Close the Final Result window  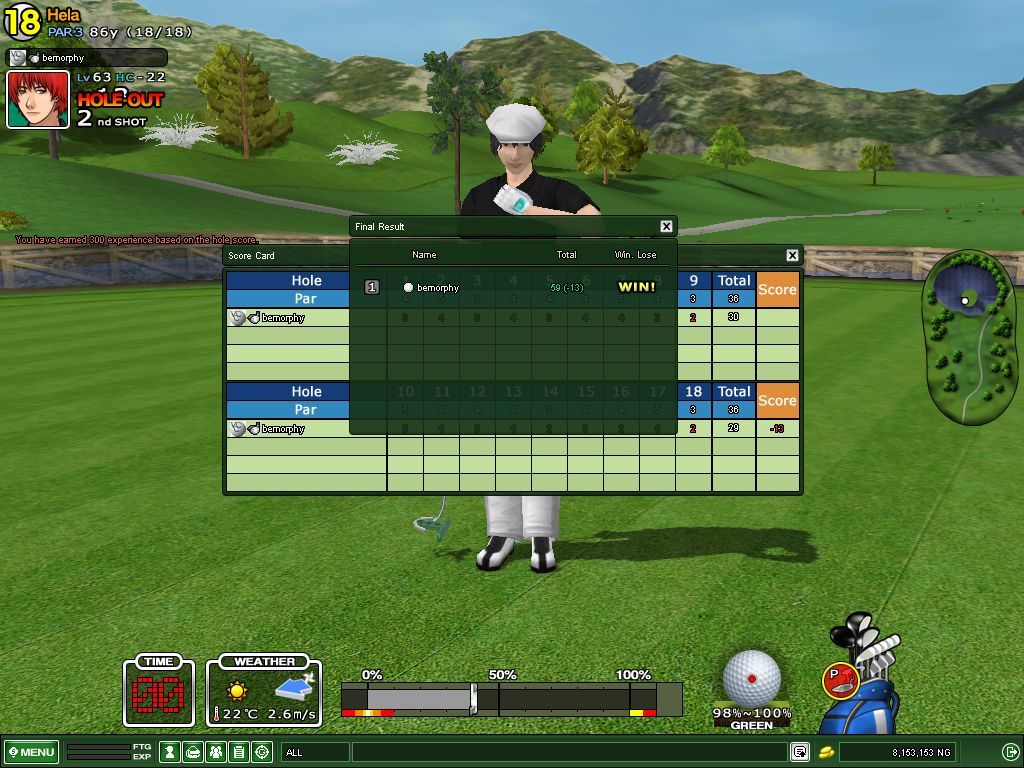(666, 227)
